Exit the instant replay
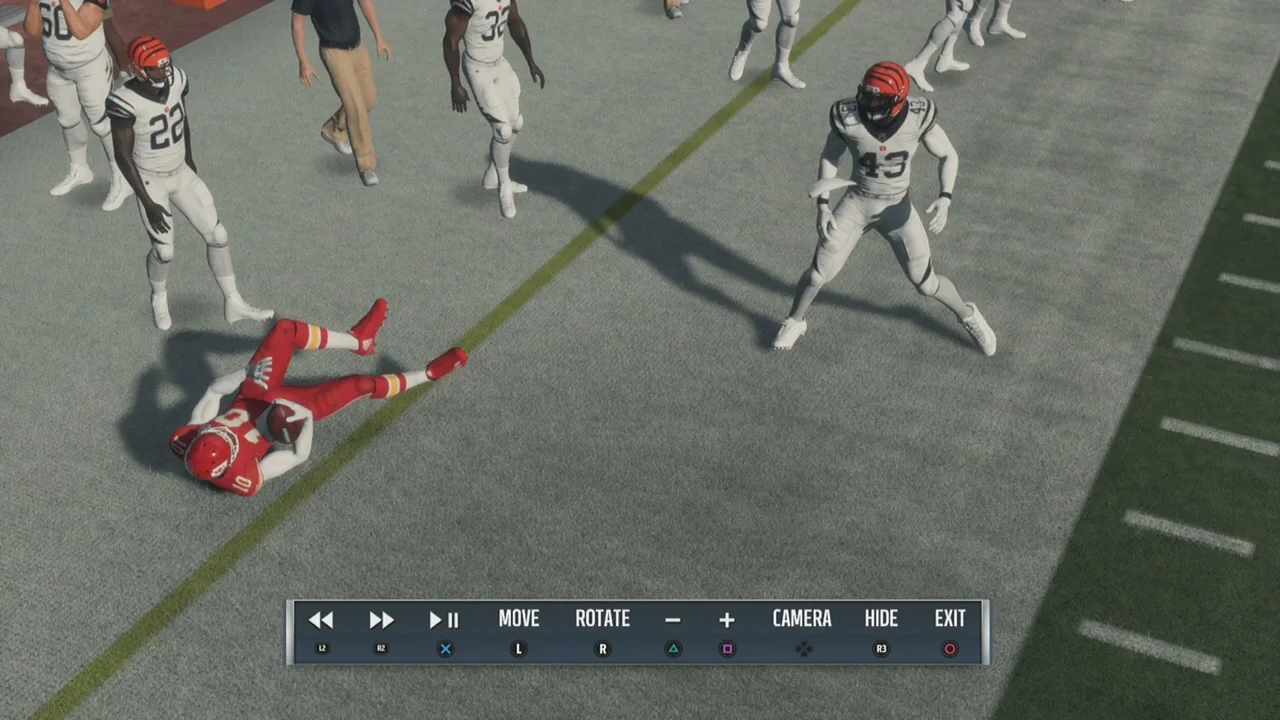 (x=950, y=620)
